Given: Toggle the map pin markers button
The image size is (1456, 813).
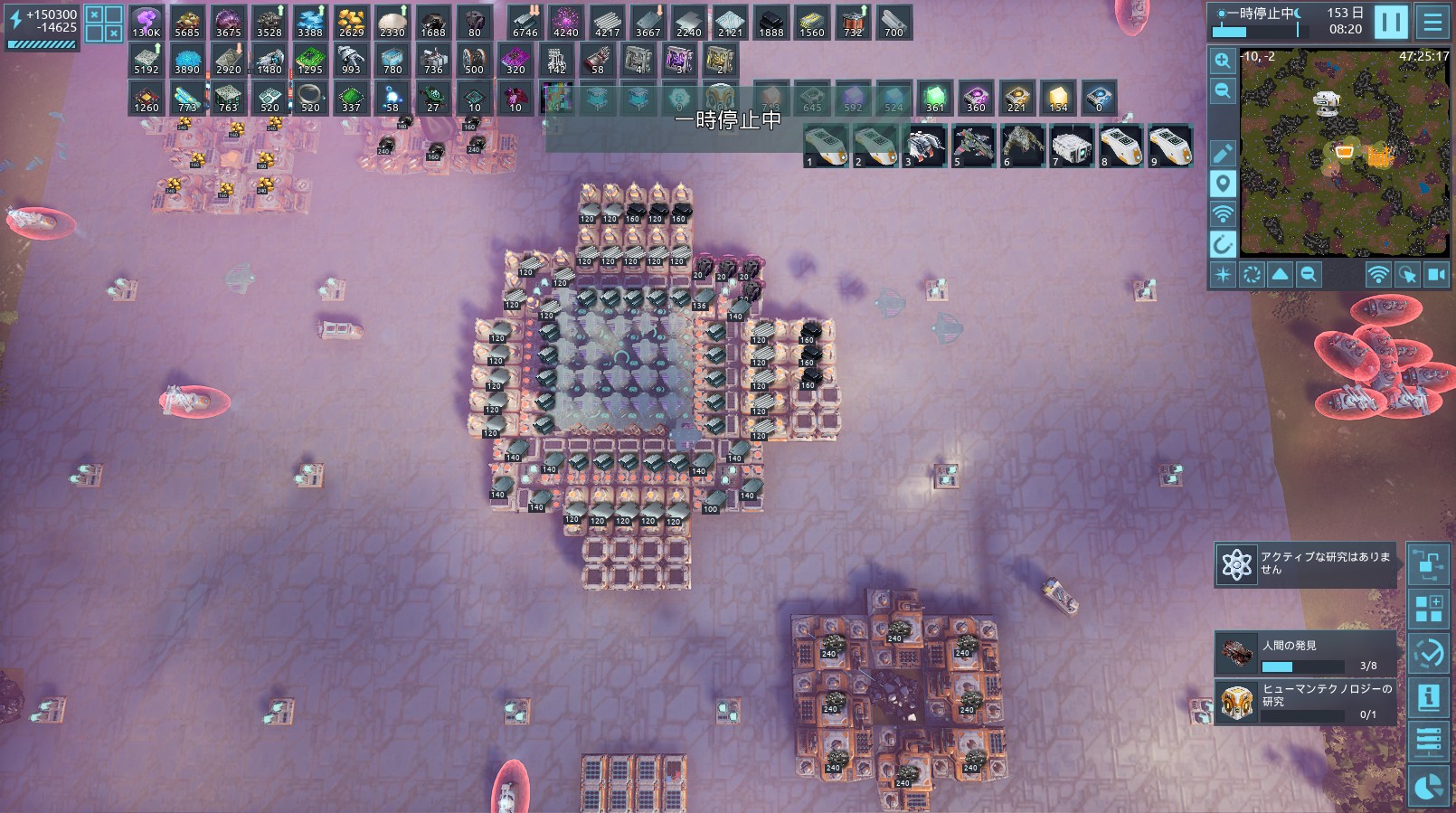Looking at the screenshot, I should pyautogui.click(x=1223, y=184).
